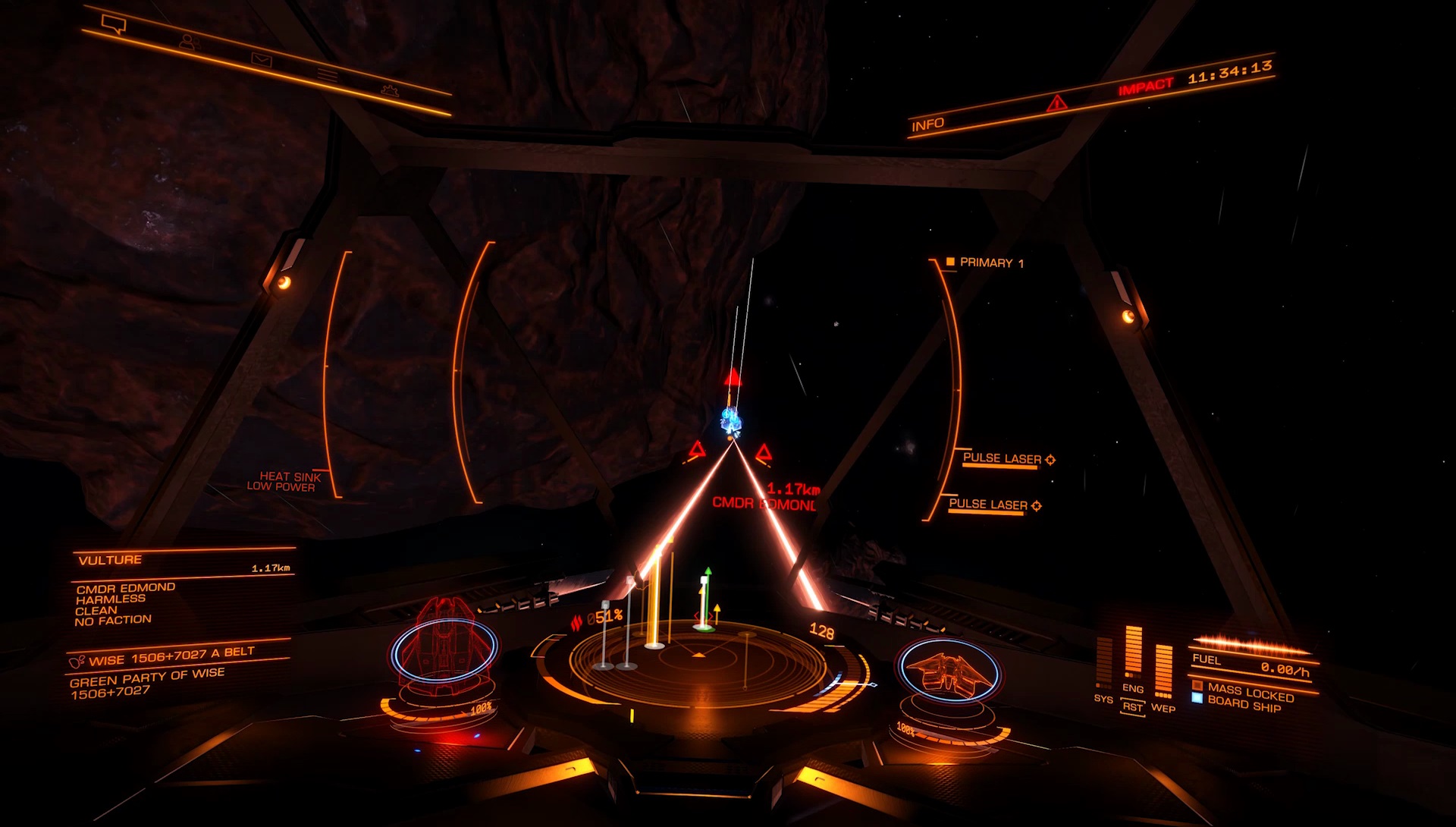Open the comms settings gear tab
Image resolution: width=1456 pixels, height=827 pixels.
point(390,91)
